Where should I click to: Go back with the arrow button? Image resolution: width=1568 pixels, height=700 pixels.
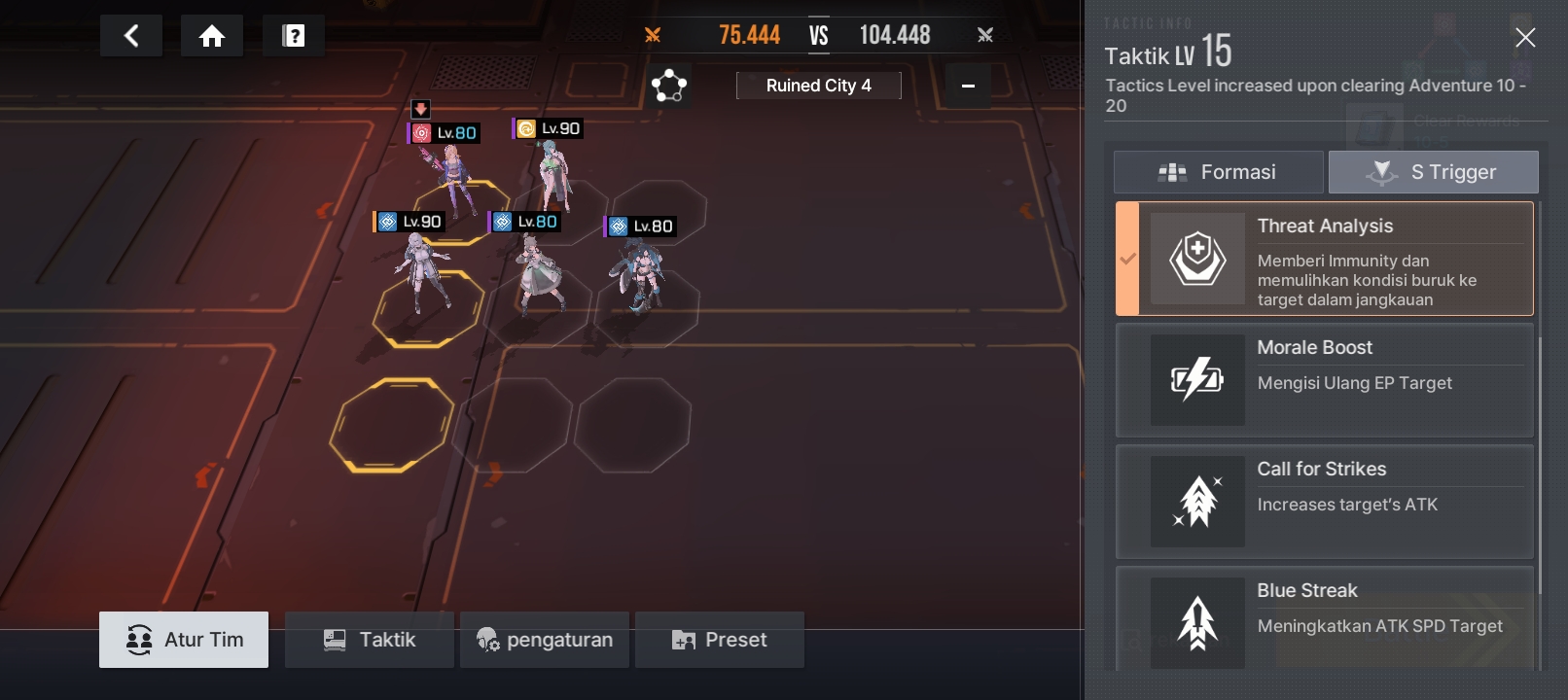[131, 36]
